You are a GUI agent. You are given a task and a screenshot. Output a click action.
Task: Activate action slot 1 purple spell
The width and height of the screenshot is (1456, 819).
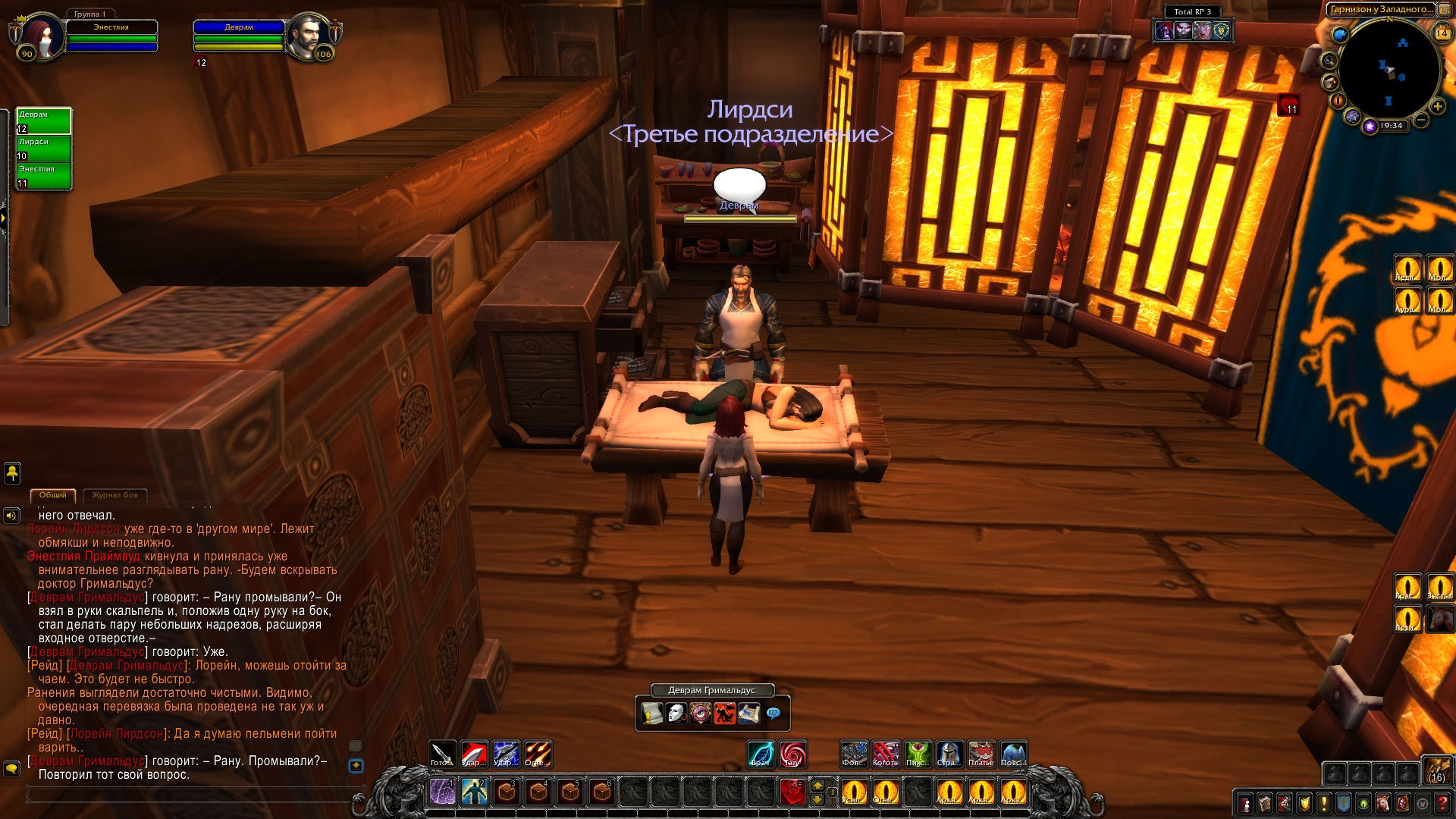click(443, 792)
